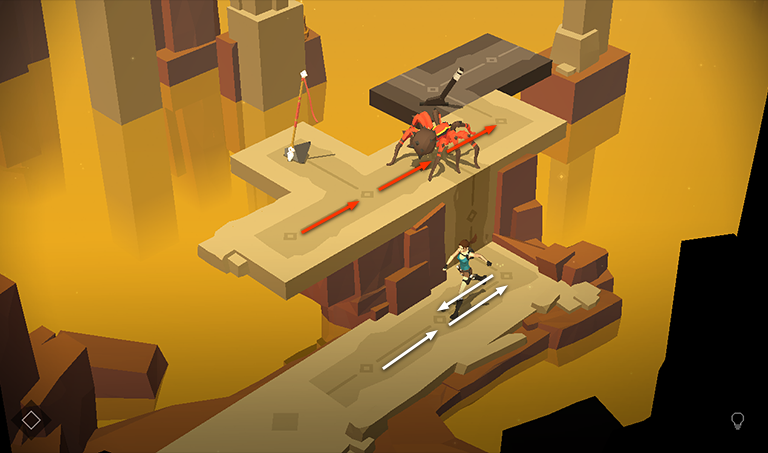The width and height of the screenshot is (768, 453).
Task: Open the diamond pause menu icon
Action: 31,420
